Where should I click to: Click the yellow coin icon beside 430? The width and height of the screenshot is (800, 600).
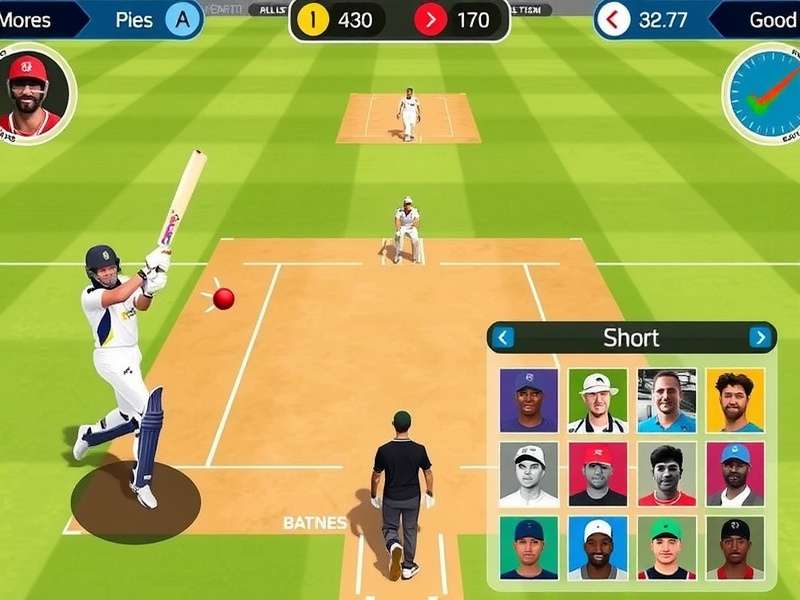pos(314,19)
